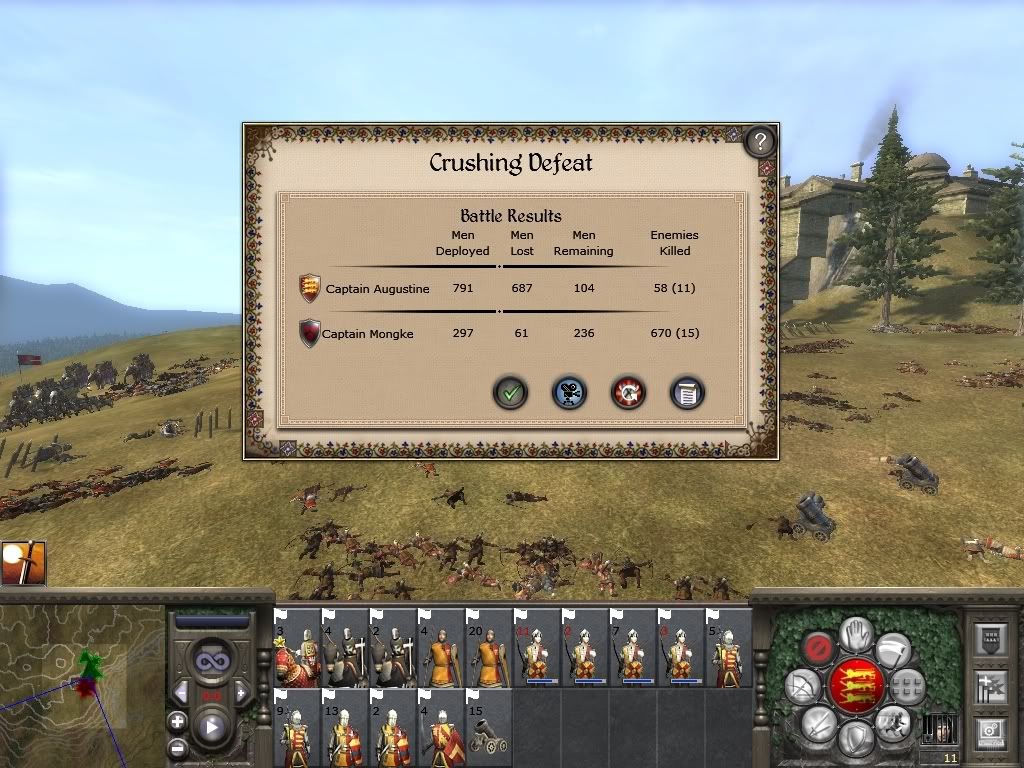
Task: Click the running soldier icon
Action: (893, 722)
